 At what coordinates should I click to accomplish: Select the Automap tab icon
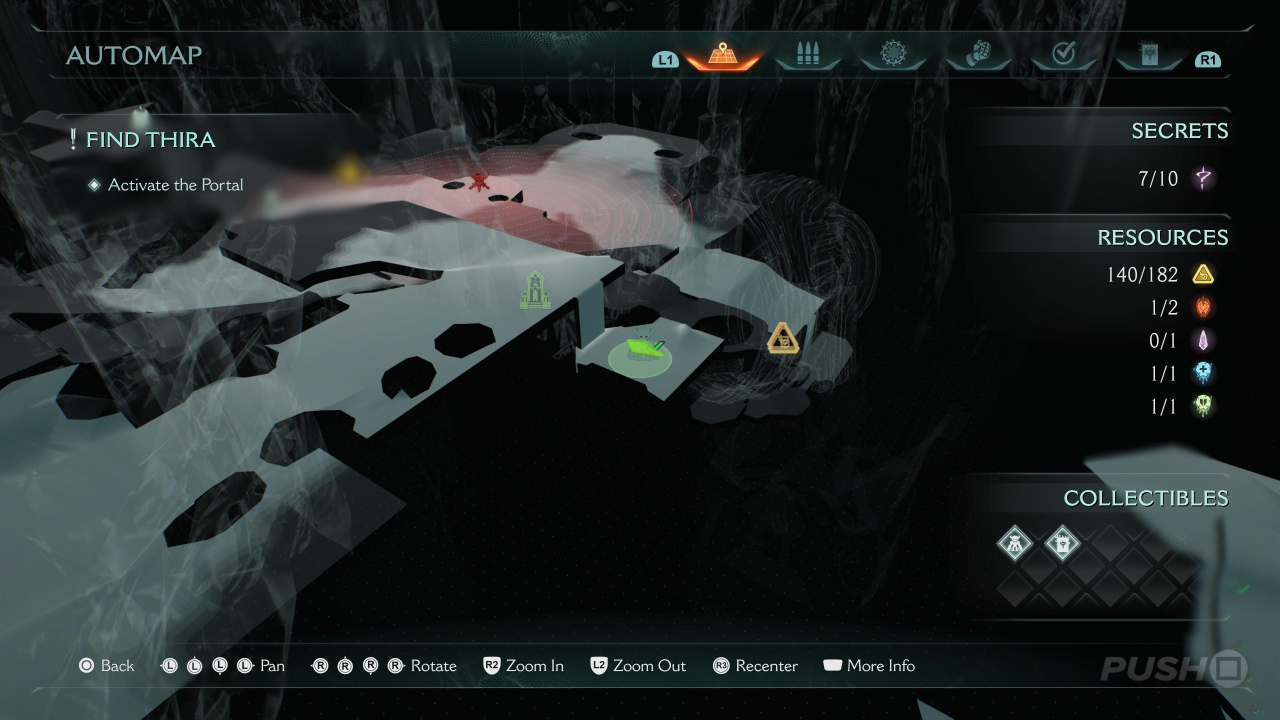tap(722, 54)
